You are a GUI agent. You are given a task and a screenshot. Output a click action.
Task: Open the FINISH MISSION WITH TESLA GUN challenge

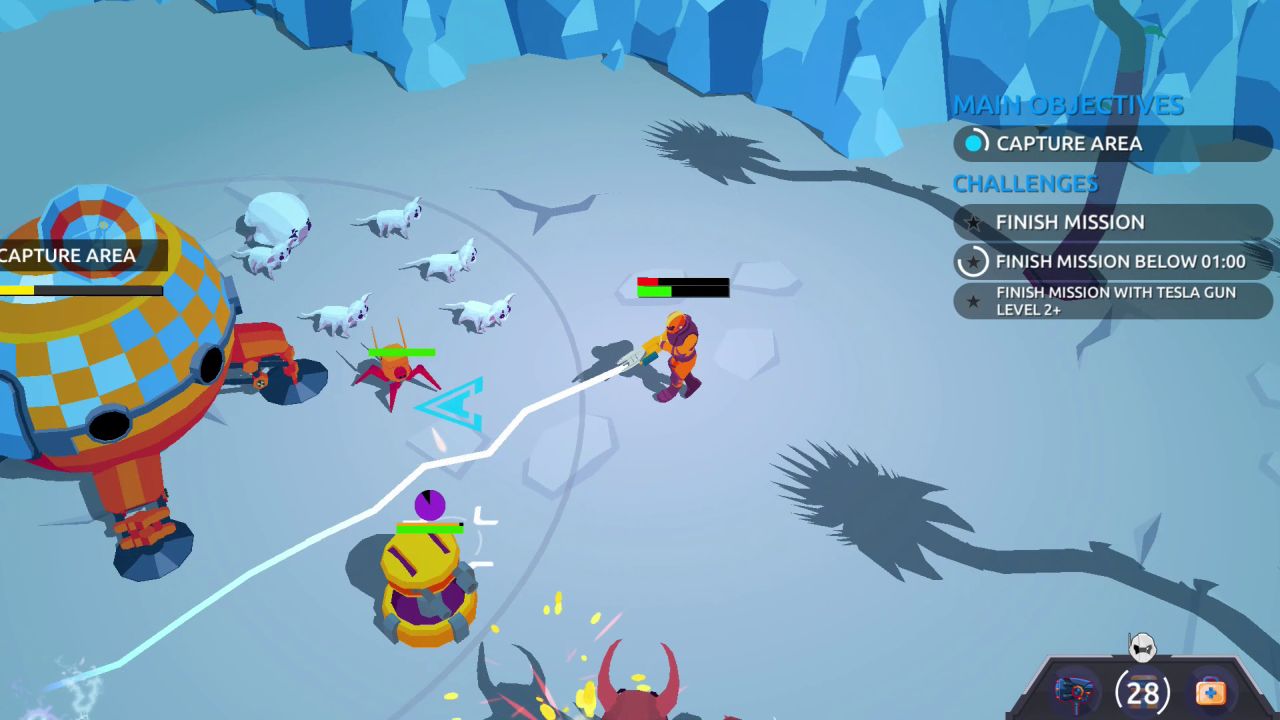1110,301
